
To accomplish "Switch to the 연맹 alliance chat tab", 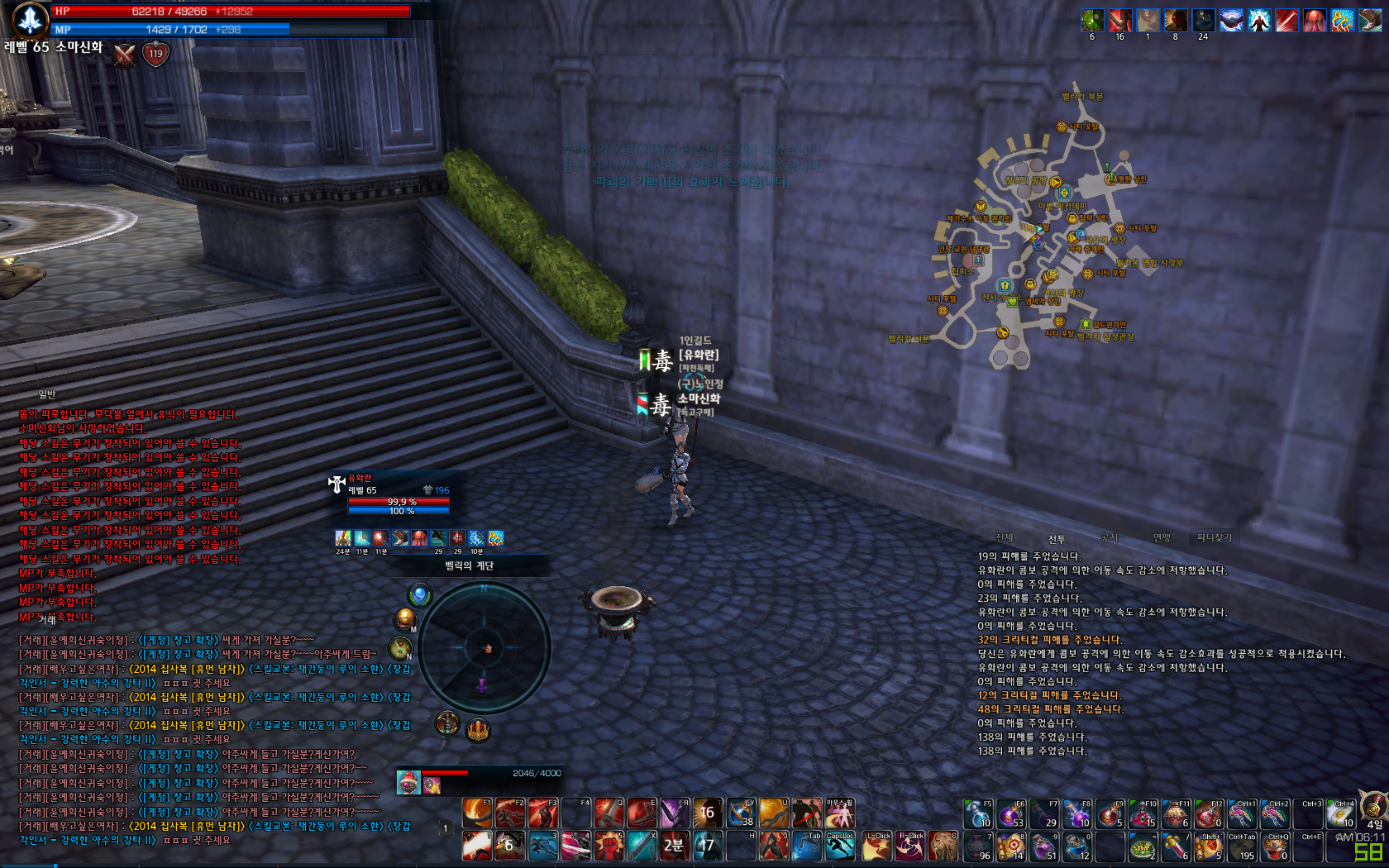I will [x=1162, y=537].
